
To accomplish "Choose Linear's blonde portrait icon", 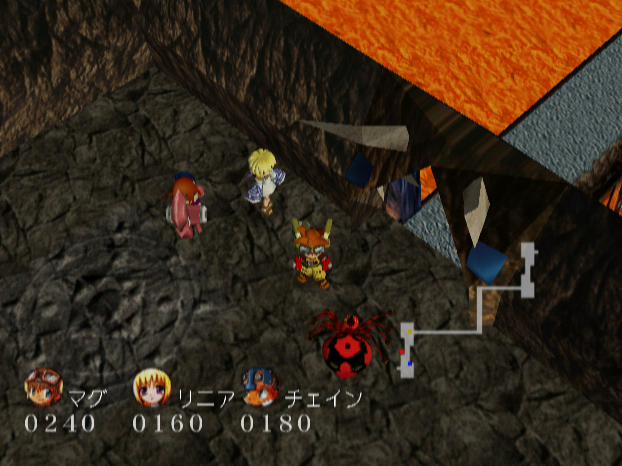I will click(x=150, y=387).
